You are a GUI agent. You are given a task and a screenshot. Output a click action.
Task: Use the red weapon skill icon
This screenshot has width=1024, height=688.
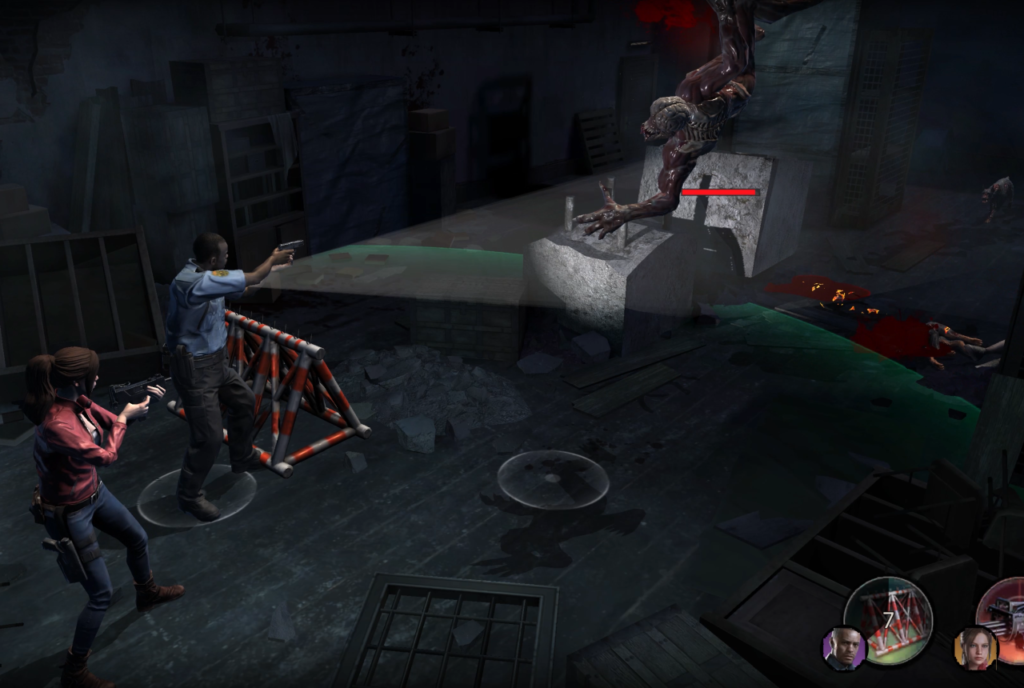click(1004, 611)
